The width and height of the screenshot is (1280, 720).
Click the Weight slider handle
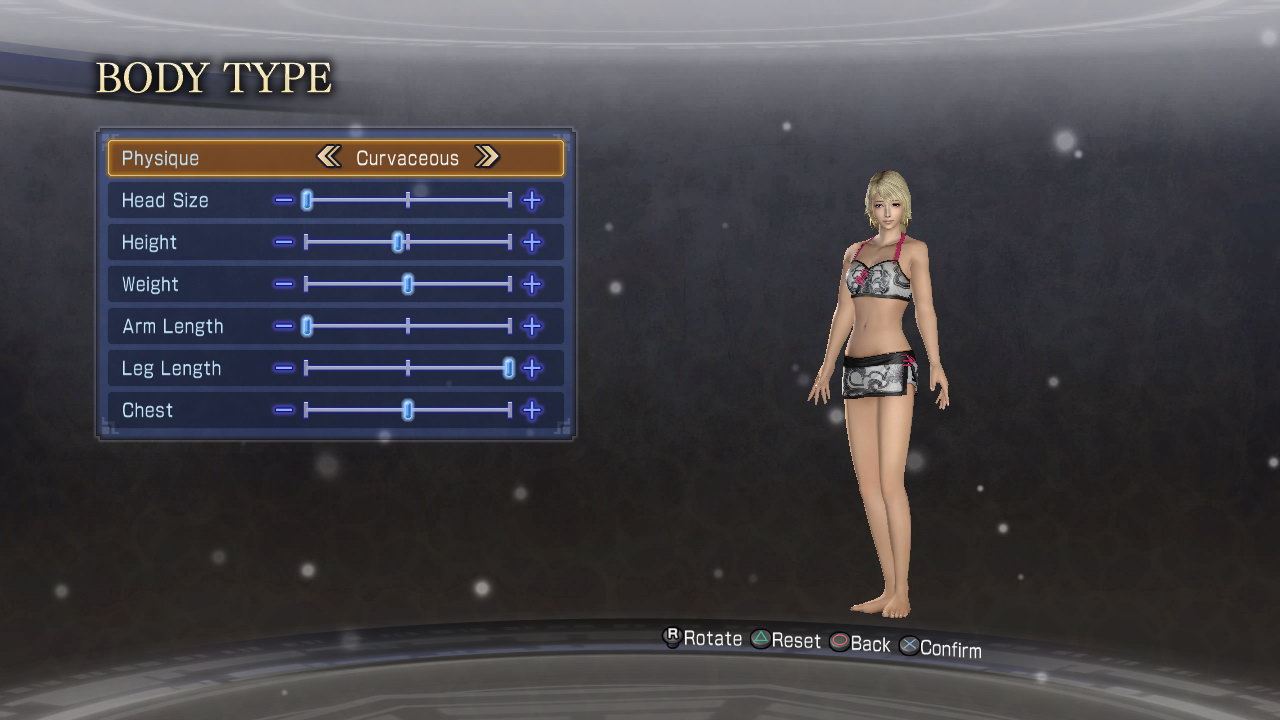pos(408,285)
